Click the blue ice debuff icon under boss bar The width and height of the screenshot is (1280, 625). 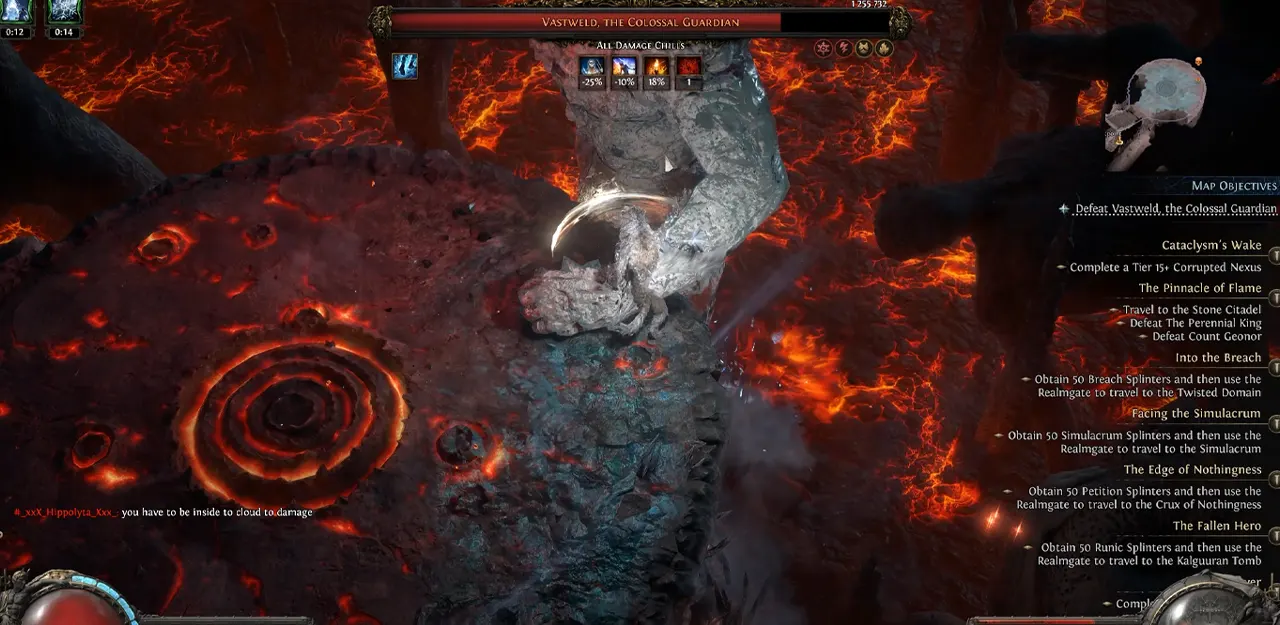point(405,66)
